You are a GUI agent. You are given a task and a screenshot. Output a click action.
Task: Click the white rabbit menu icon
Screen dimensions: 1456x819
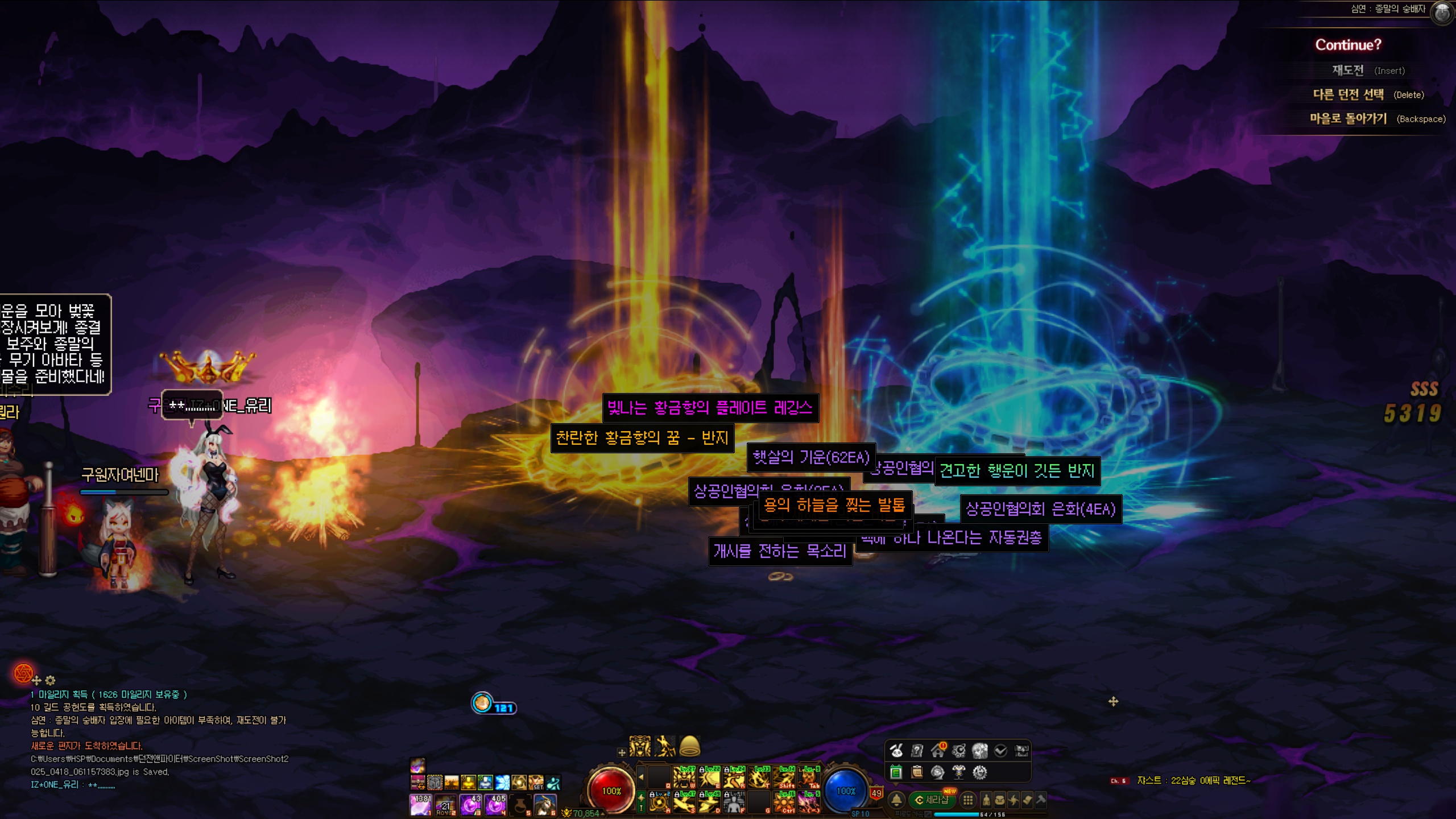[896, 751]
